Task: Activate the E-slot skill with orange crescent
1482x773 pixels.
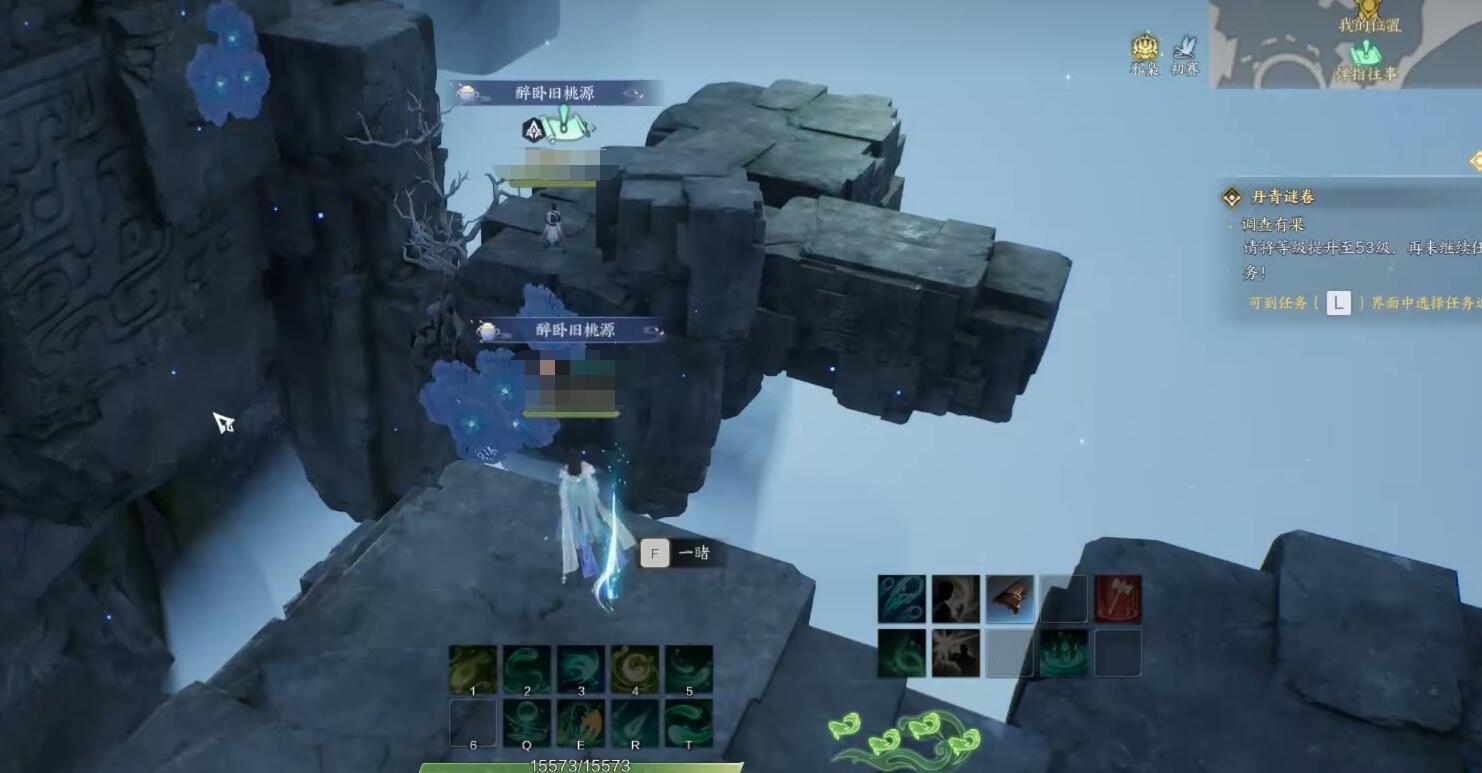Action: pos(581,722)
